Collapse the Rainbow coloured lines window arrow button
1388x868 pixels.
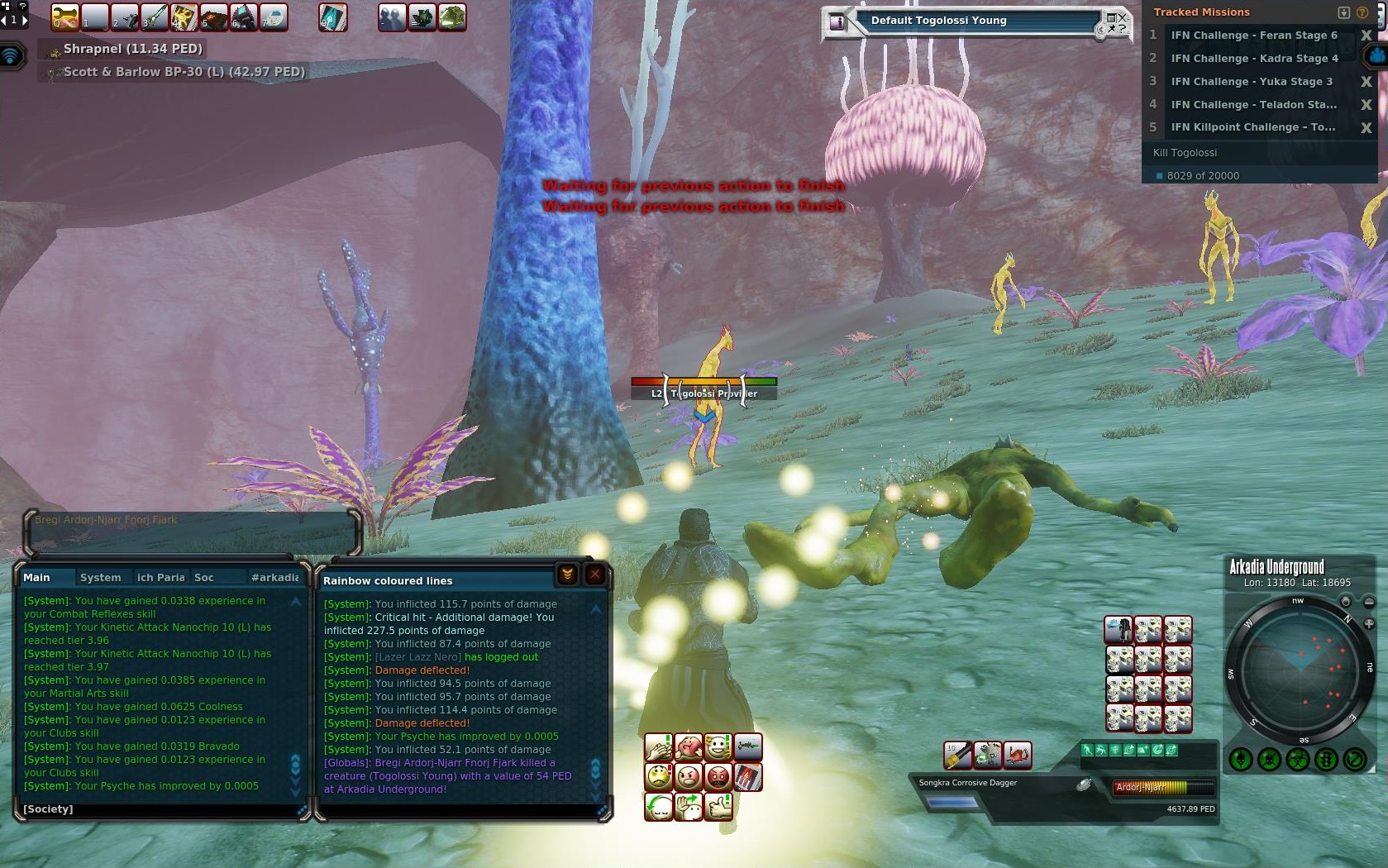[x=567, y=575]
